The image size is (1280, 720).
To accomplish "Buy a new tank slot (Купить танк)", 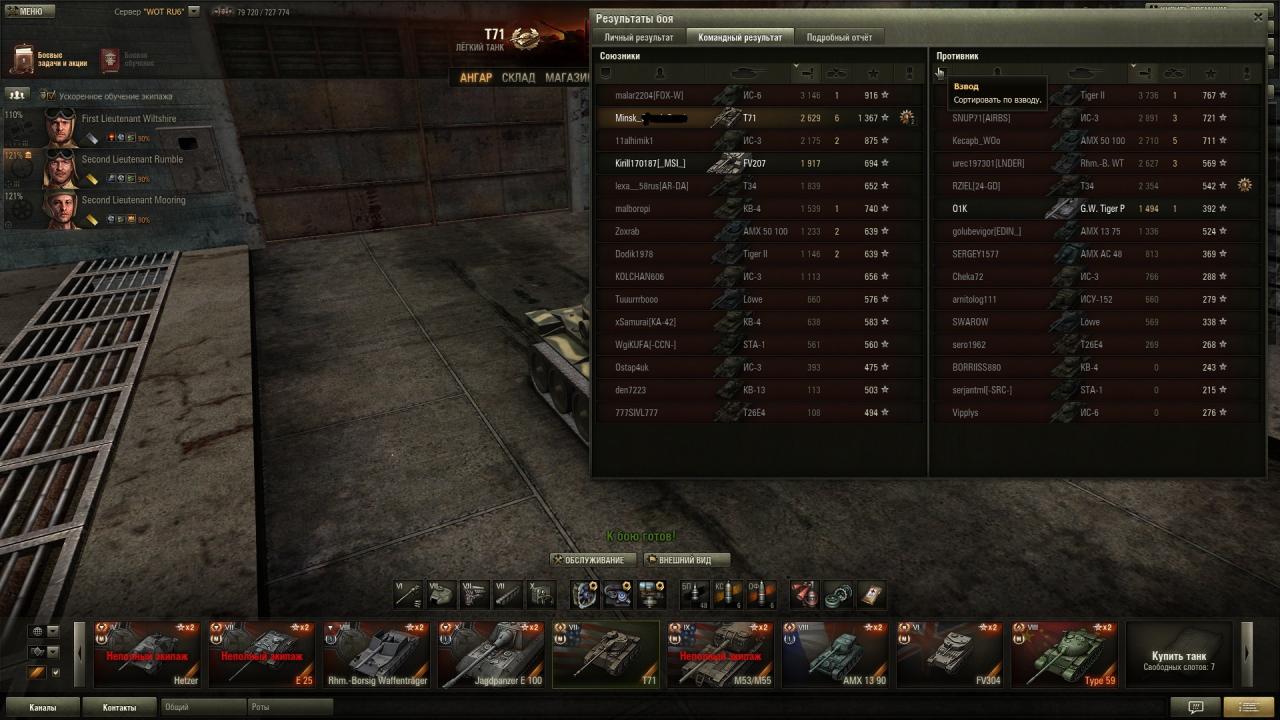I will click(1179, 655).
